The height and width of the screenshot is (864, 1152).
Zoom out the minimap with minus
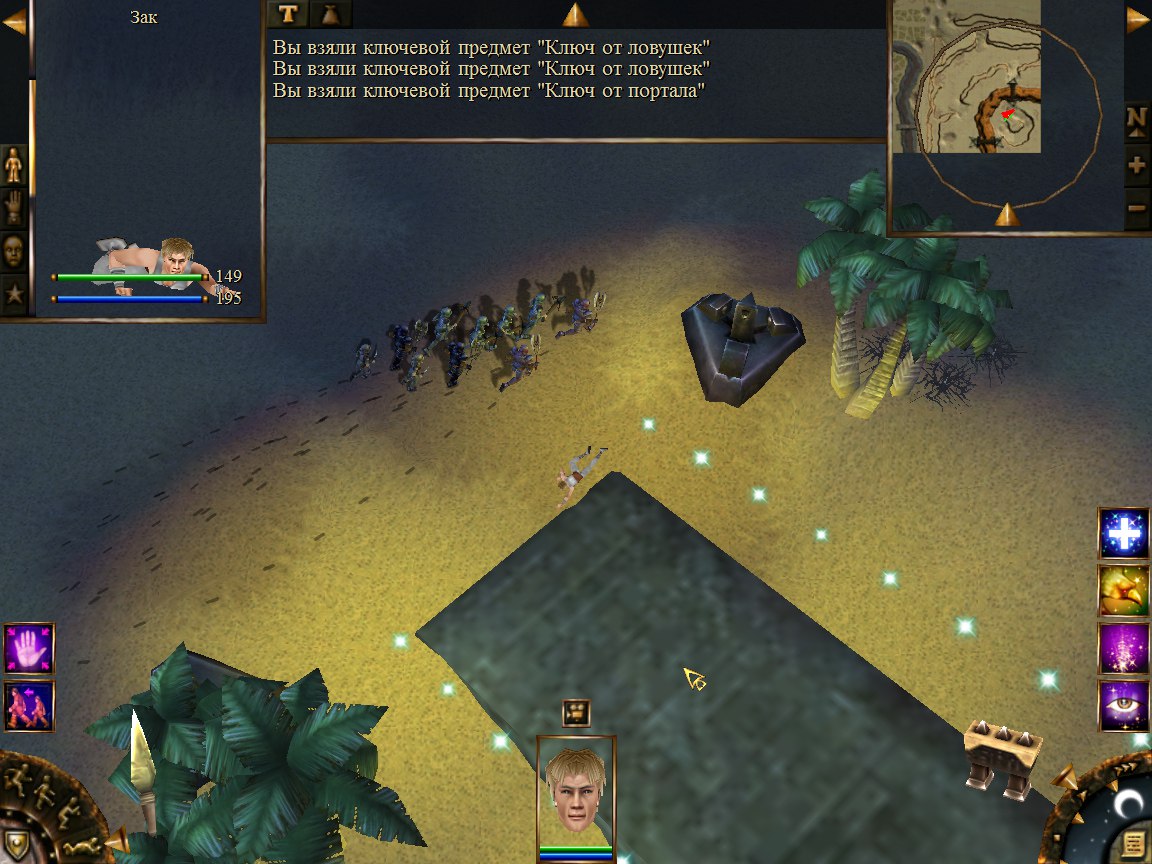1137,209
